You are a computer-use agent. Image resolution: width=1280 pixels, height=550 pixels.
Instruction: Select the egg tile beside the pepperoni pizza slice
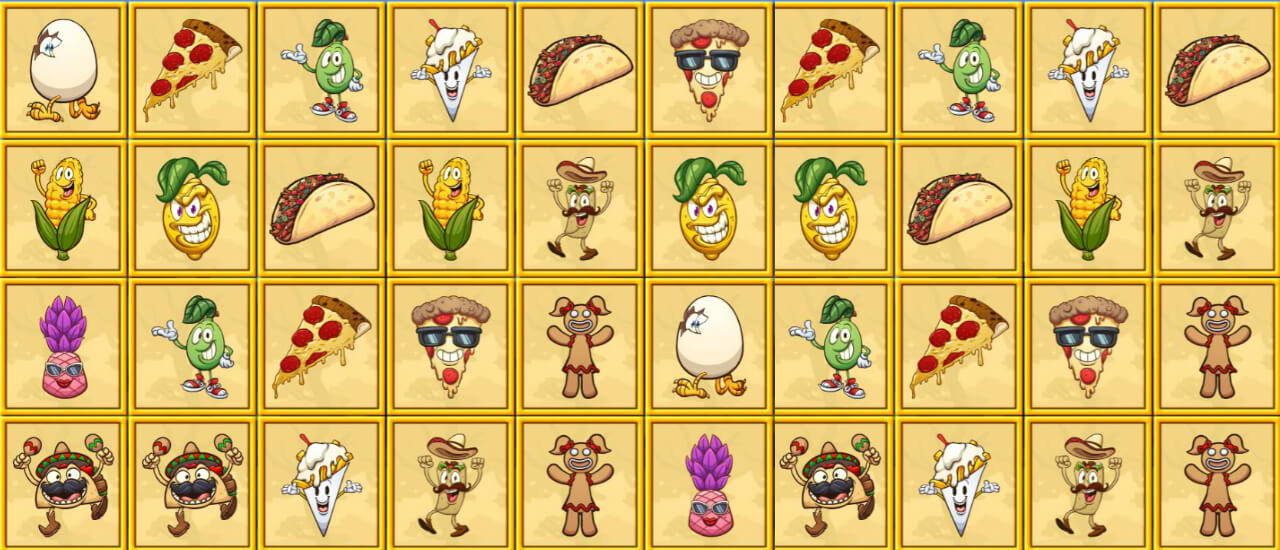click(64, 70)
